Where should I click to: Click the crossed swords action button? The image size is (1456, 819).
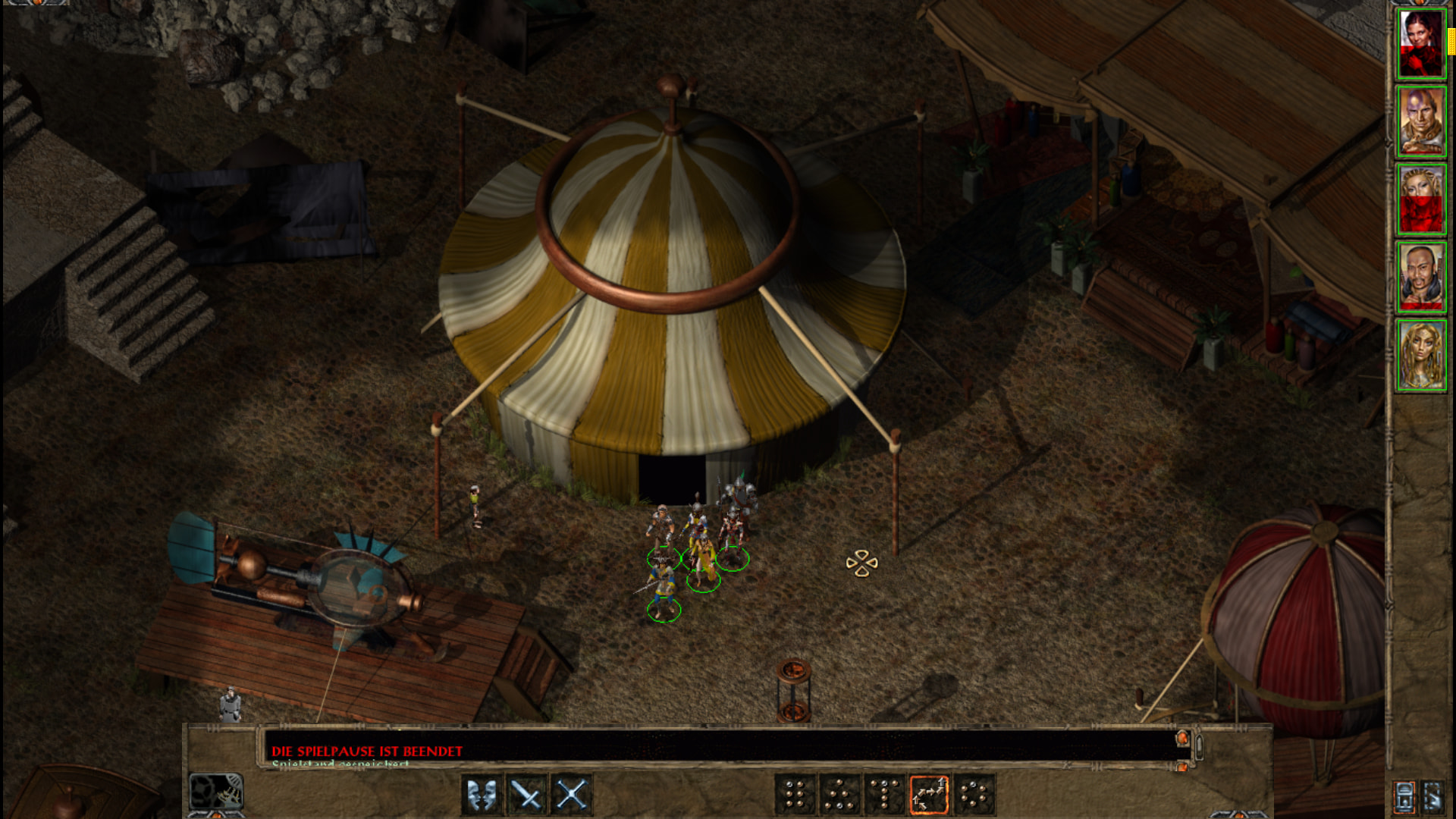click(572, 795)
